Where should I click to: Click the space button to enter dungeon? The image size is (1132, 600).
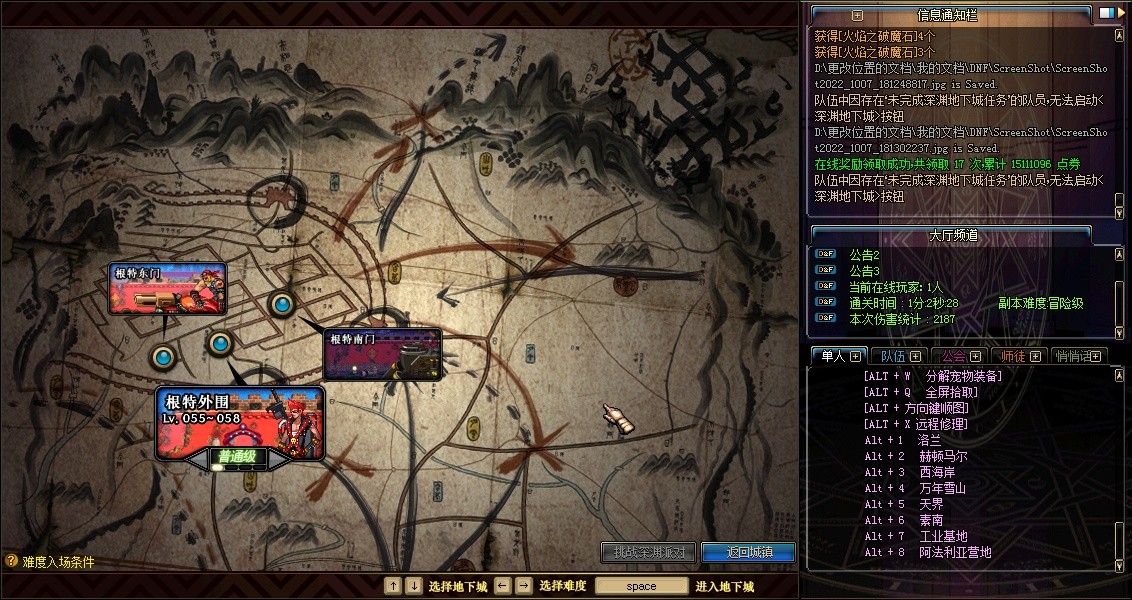(641, 586)
